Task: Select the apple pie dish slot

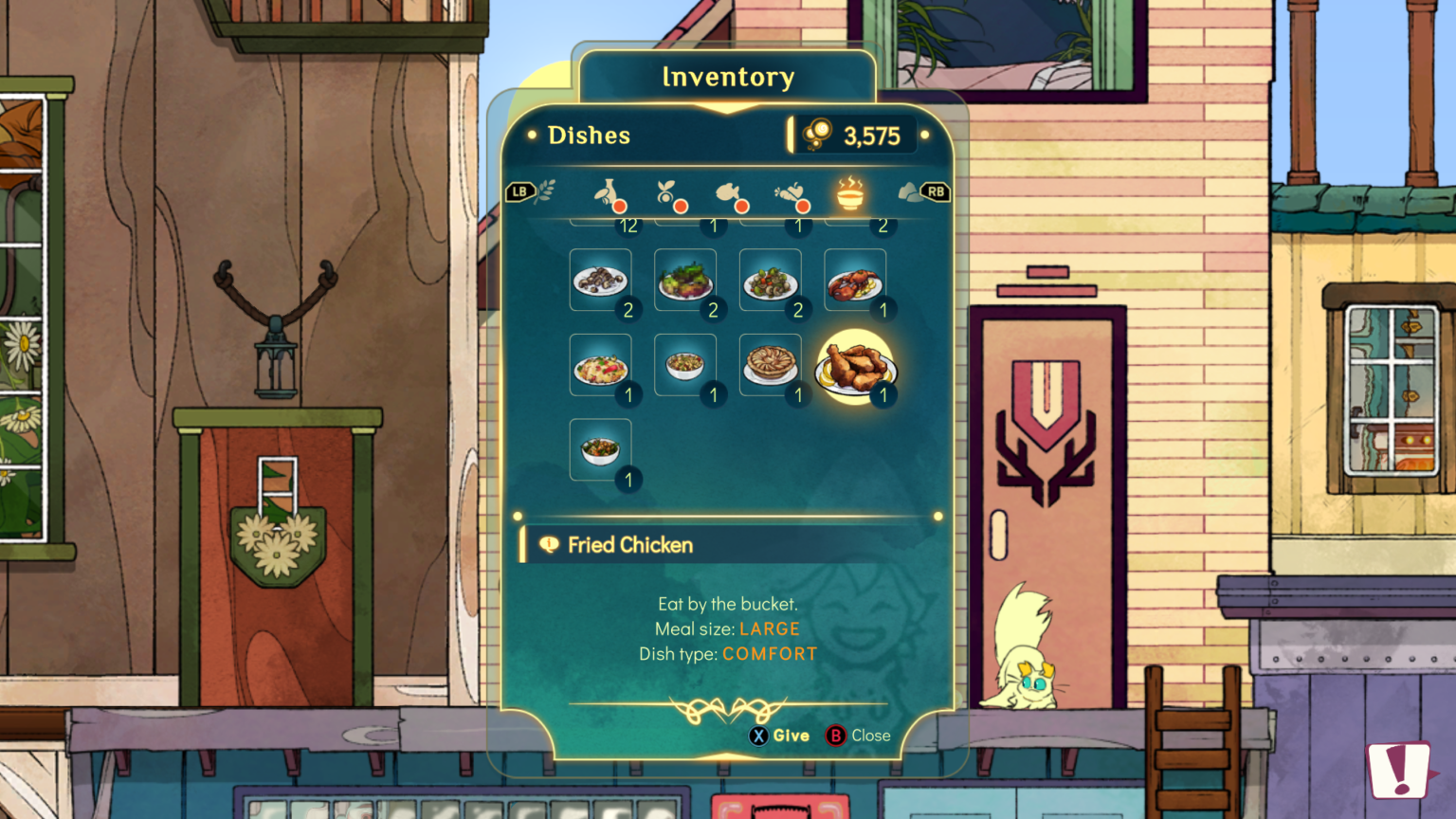Action: 770,365
